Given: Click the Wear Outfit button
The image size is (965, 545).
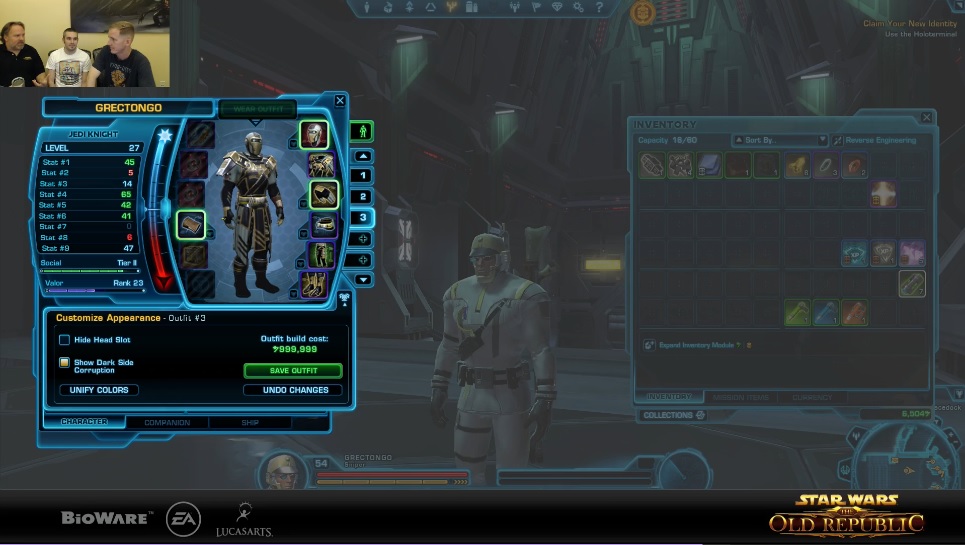Looking at the screenshot, I should pos(257,109).
